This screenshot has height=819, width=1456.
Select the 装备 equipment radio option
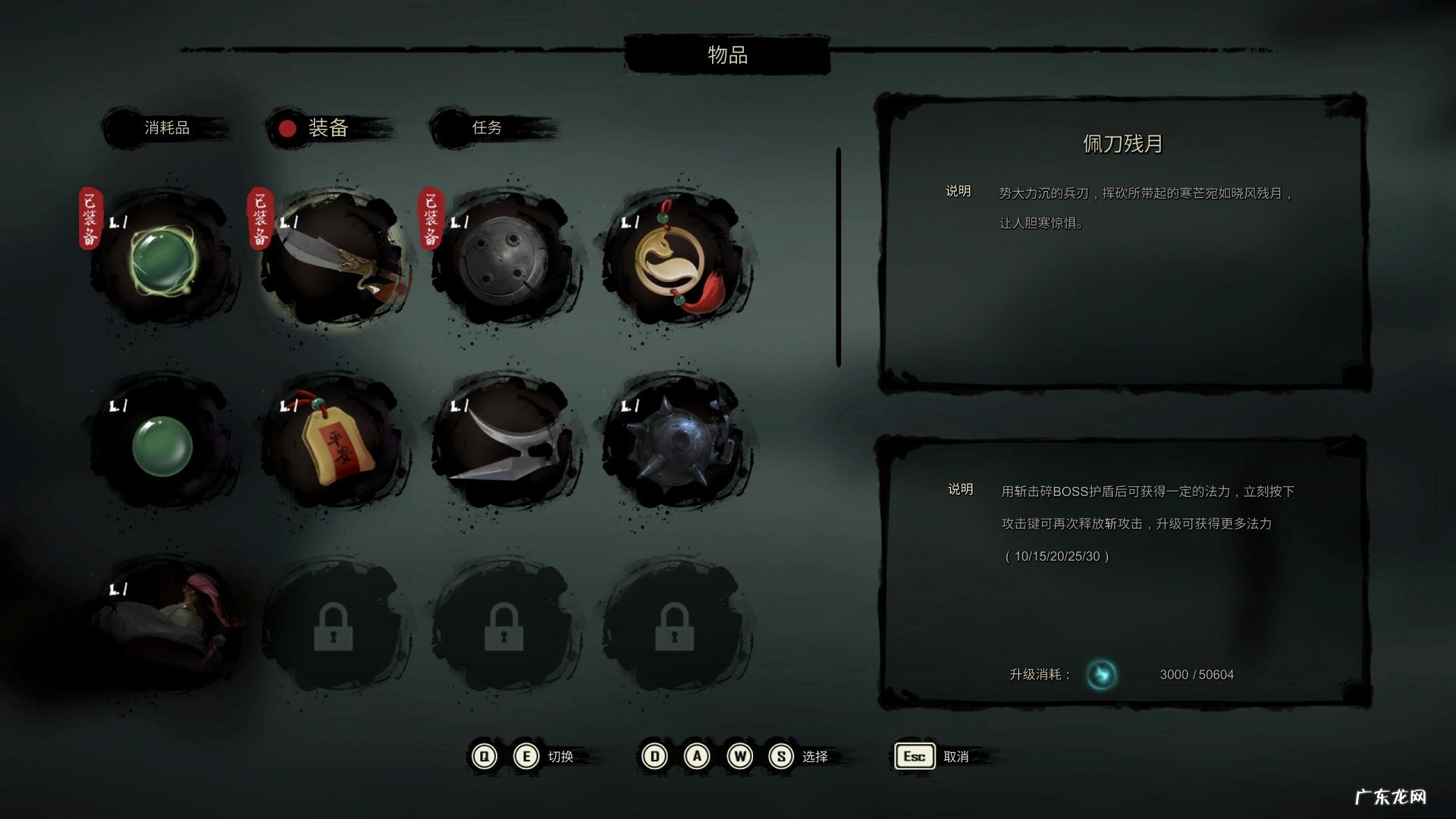tap(287, 128)
